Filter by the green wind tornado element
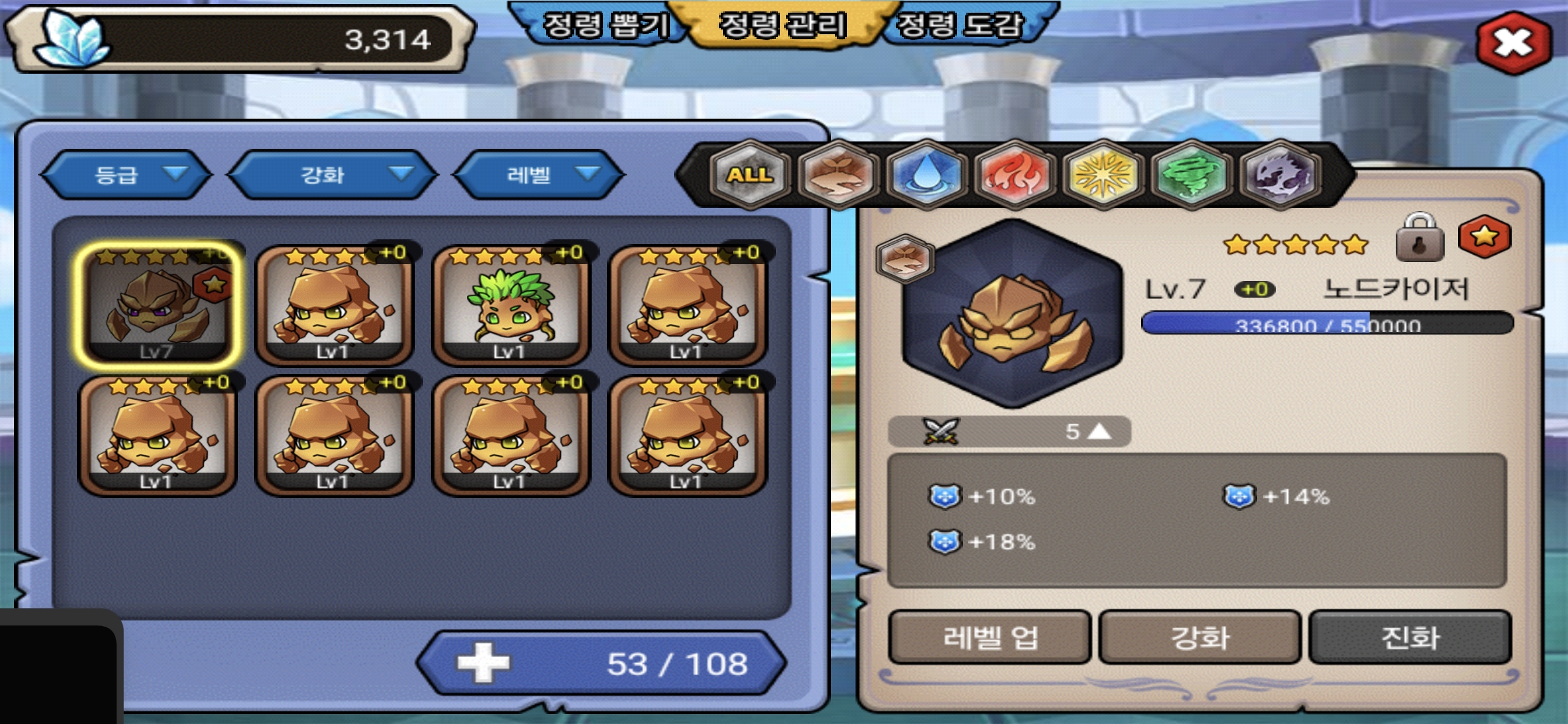 pos(1191,175)
